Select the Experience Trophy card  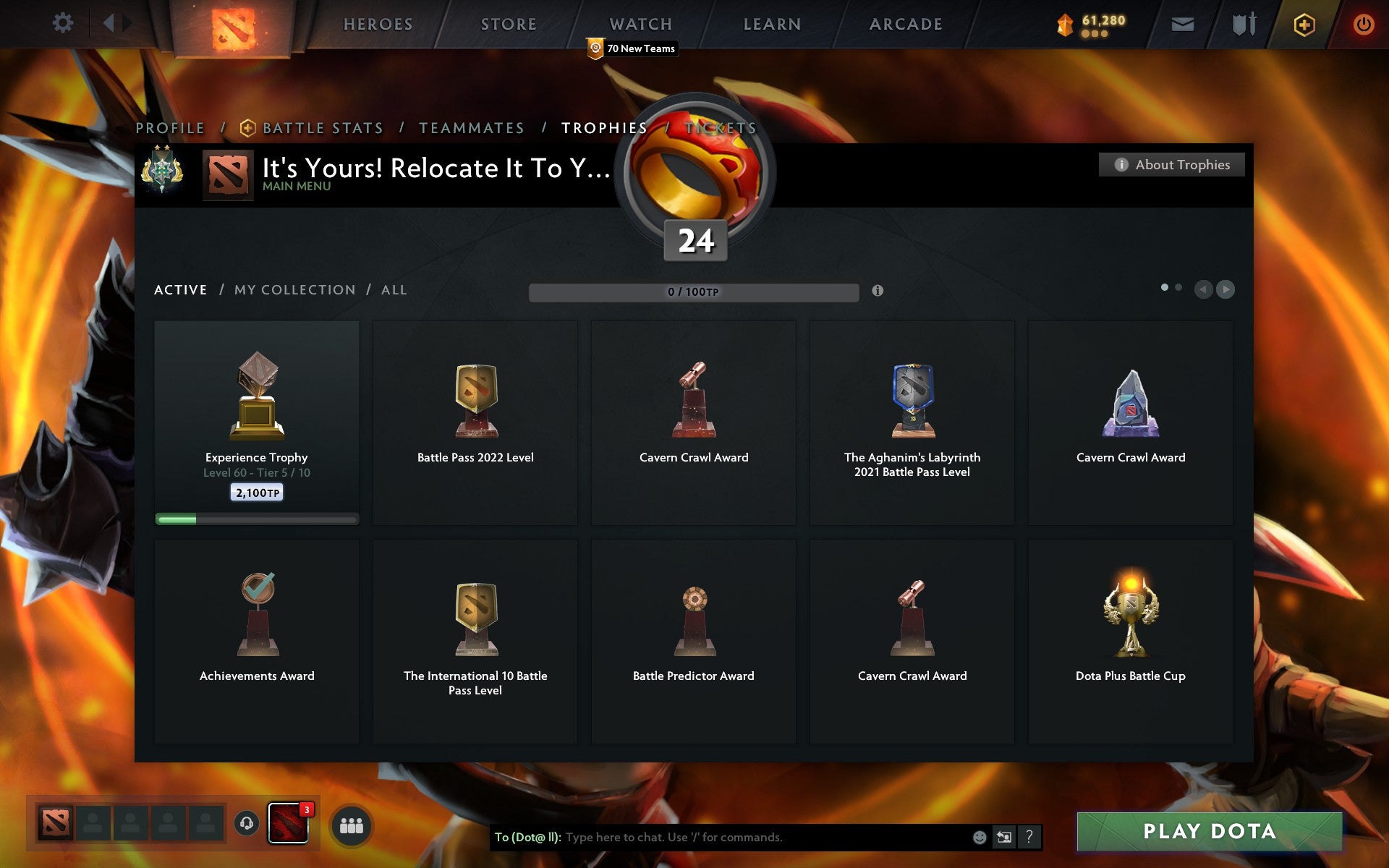tap(257, 423)
